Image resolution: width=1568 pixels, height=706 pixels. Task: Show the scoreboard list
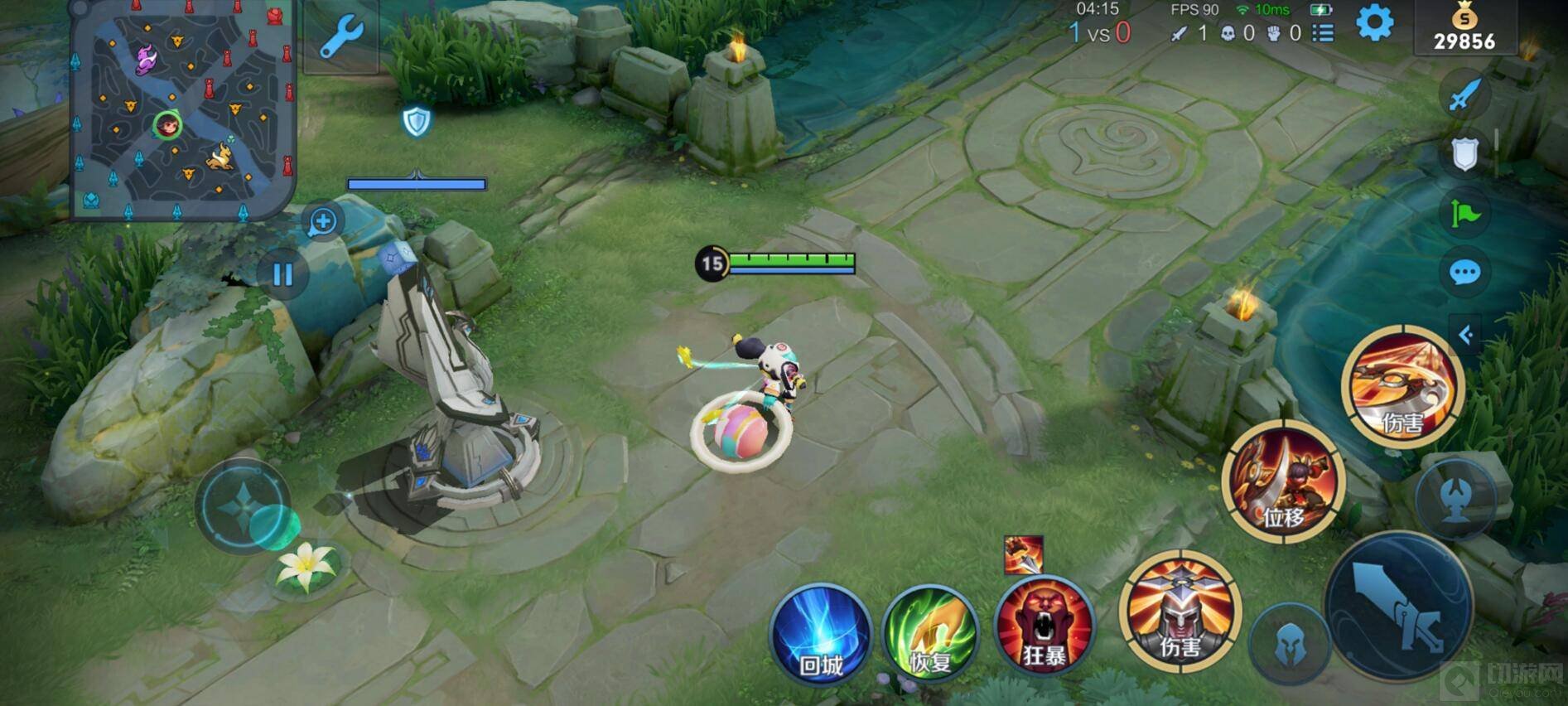[1323, 33]
